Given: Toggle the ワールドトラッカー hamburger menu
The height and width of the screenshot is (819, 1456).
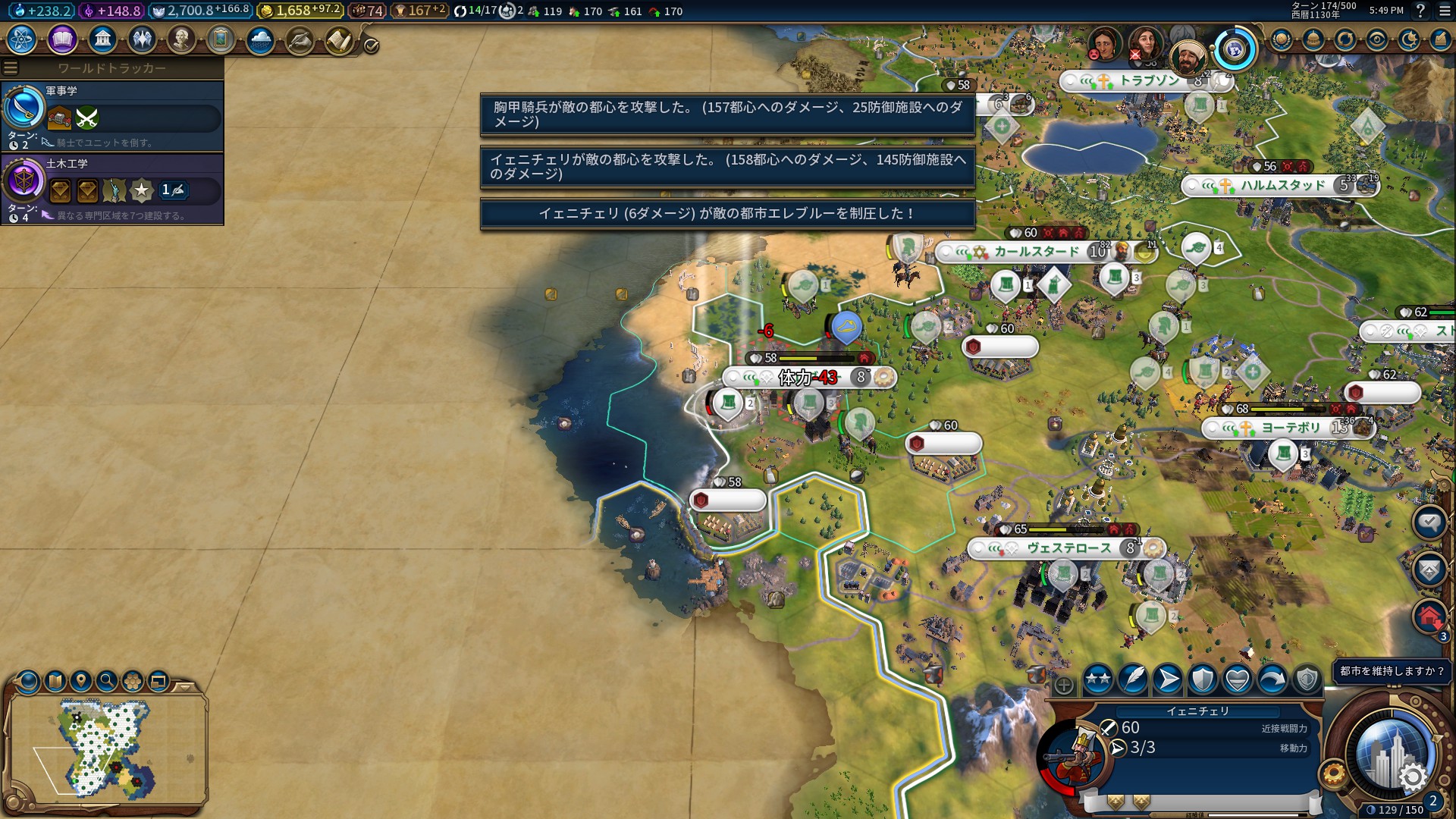Looking at the screenshot, I should pos(11,68).
